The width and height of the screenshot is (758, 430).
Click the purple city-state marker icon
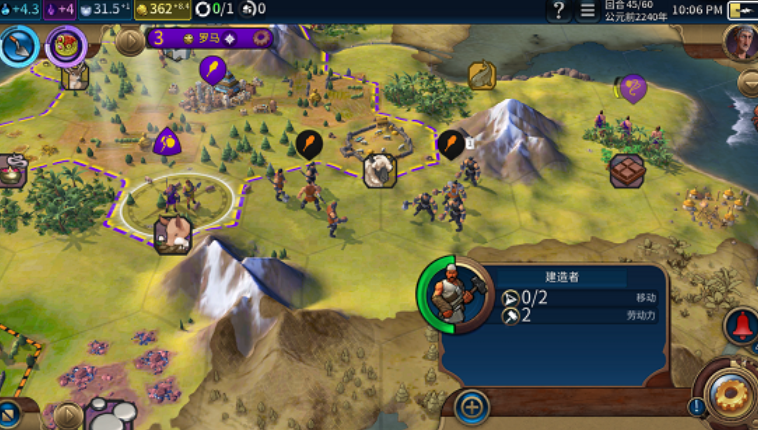point(632,88)
